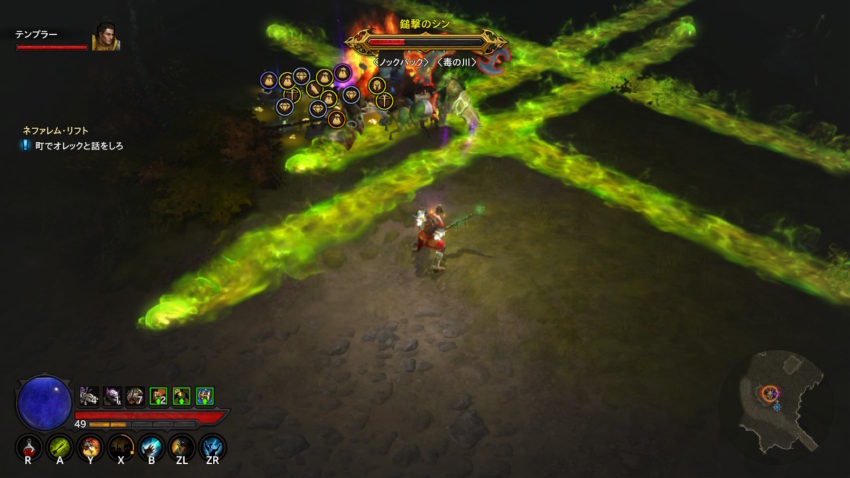Screen dimensions: 850x478
Task: Activate the green dart skill icon
Action: pyautogui.click(x=59, y=447)
